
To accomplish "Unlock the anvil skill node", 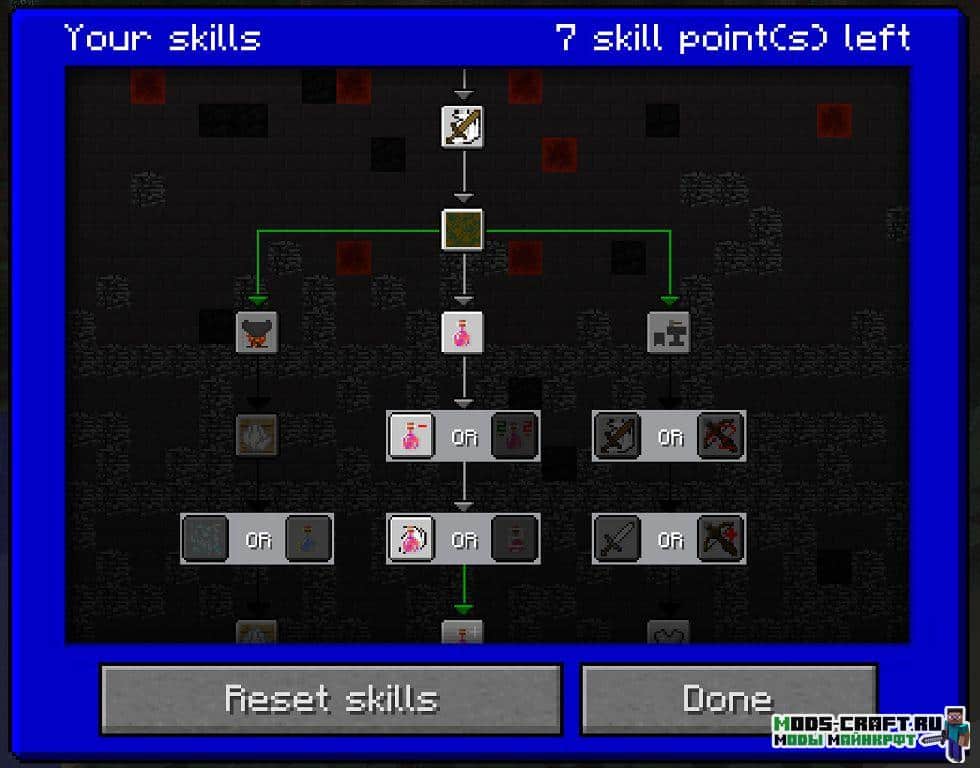I will 669,331.
